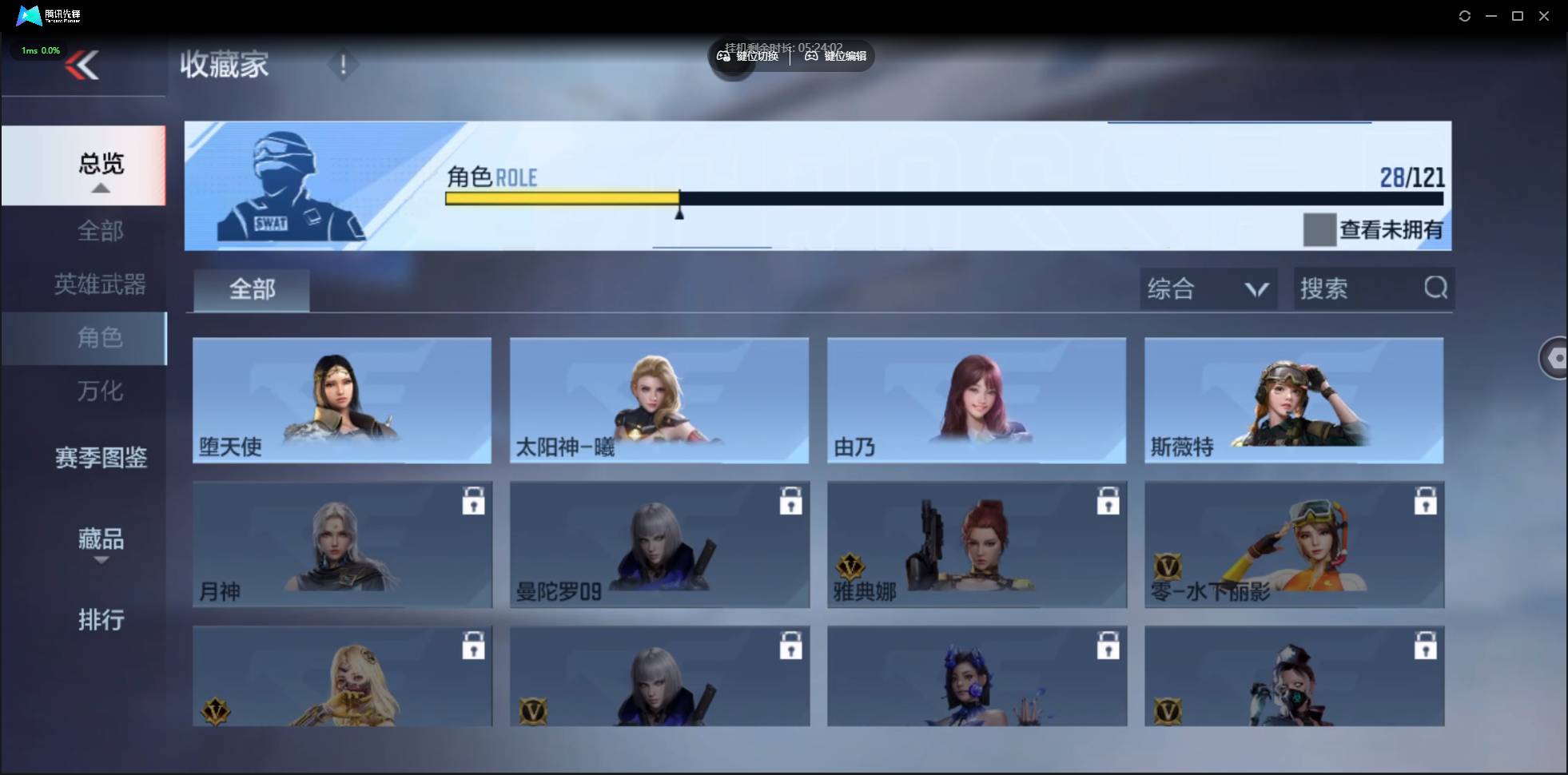The width and height of the screenshot is (1568, 775).
Task: Open 键位编辑 with its gamepad icon
Action: tap(811, 56)
